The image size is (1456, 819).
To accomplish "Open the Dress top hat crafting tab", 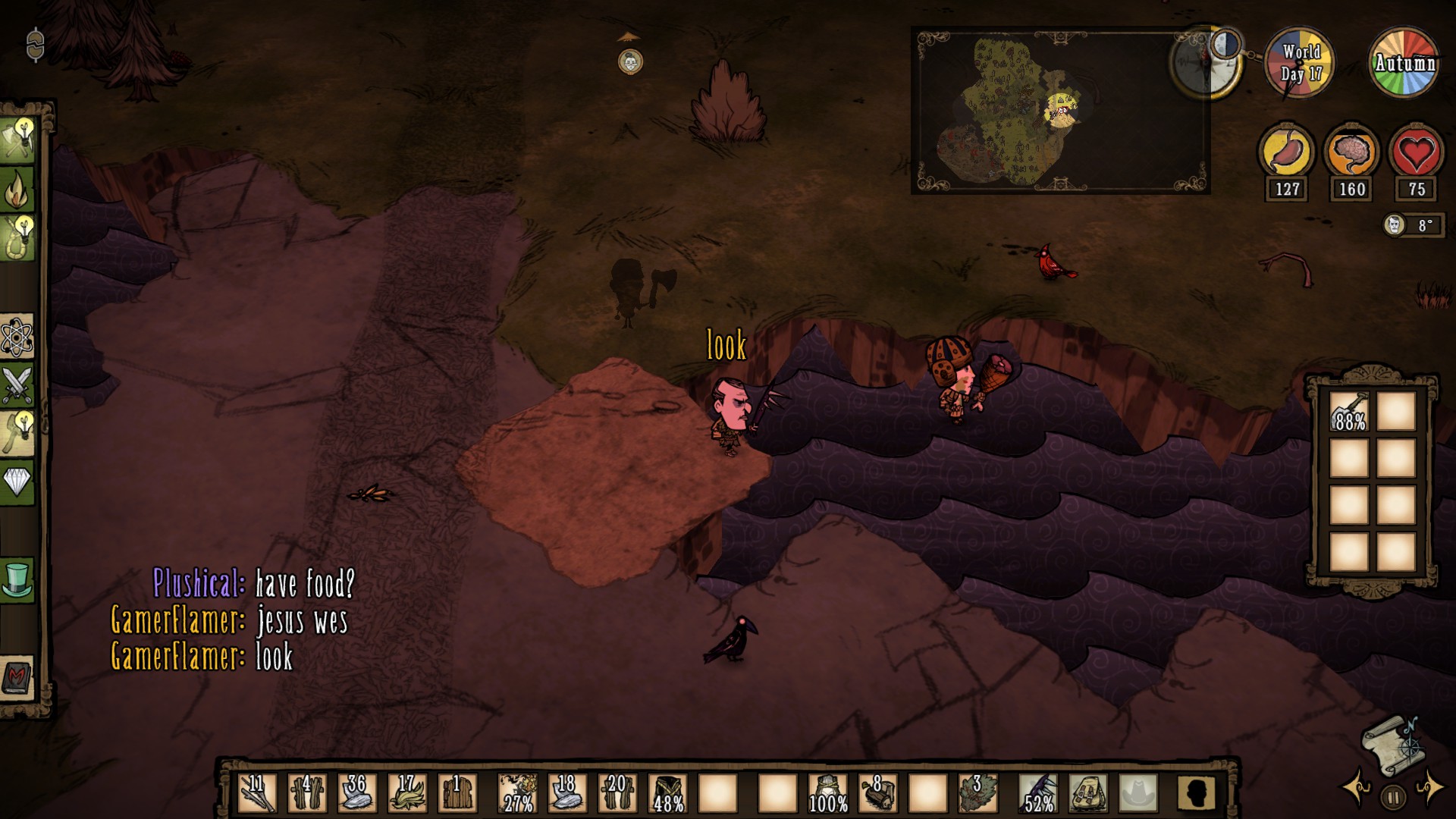I will 17,580.
